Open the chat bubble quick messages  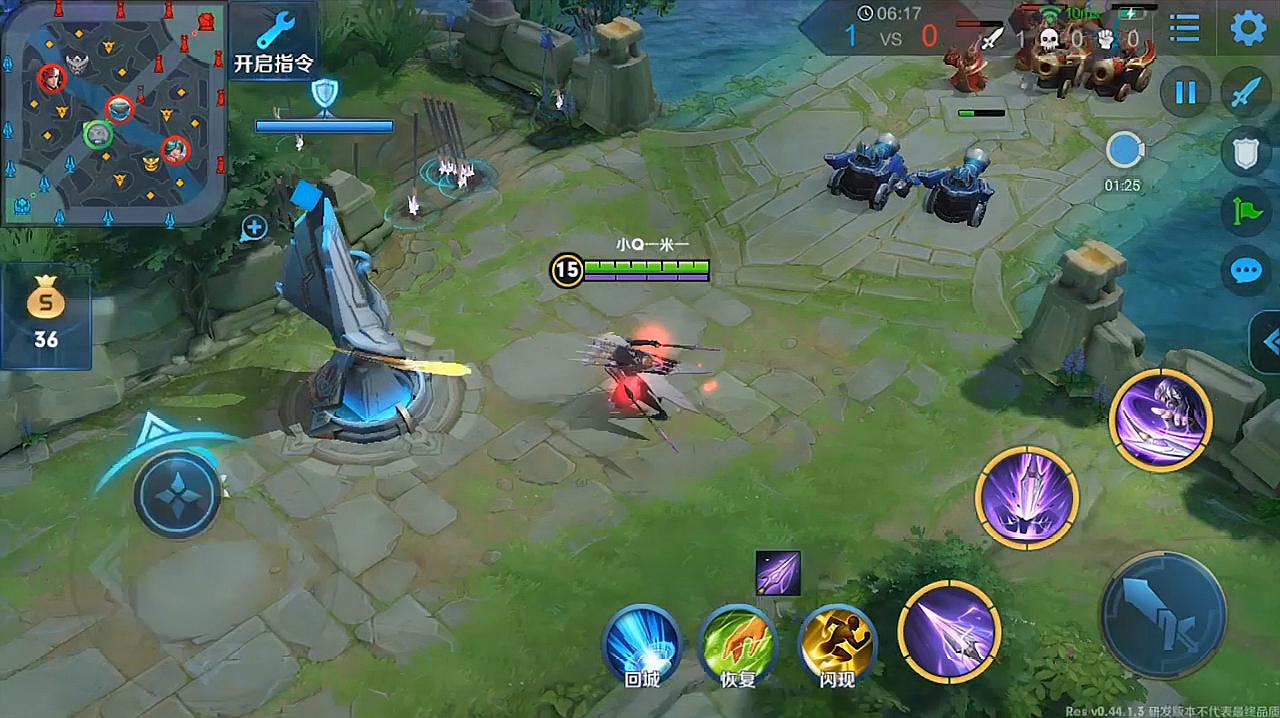(1246, 271)
